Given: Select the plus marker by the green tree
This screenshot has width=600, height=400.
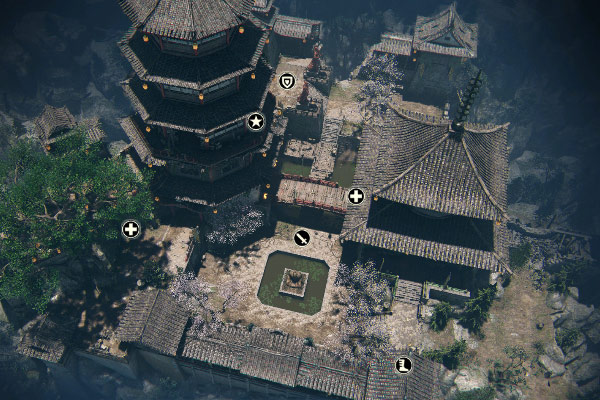Looking at the screenshot, I should pyautogui.click(x=130, y=230).
